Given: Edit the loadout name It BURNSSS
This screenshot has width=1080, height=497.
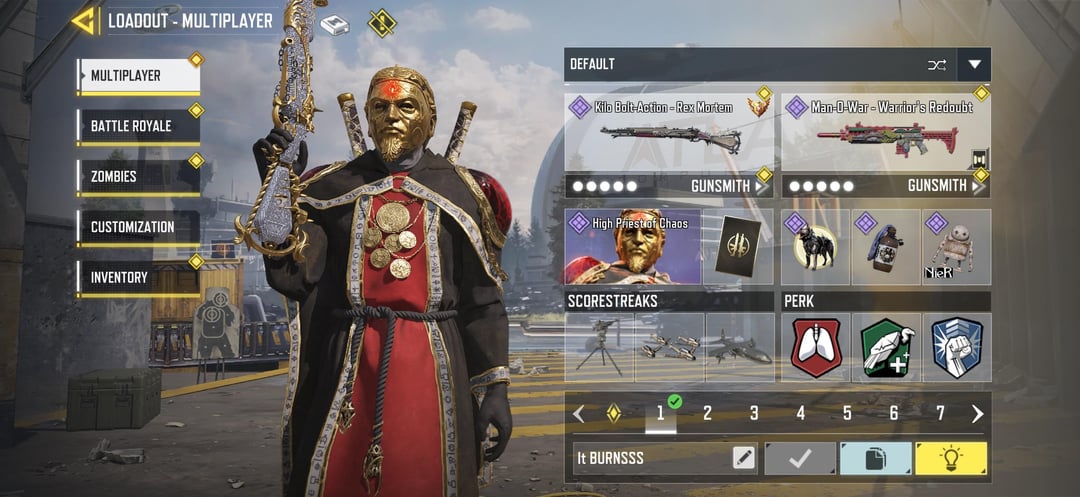Looking at the screenshot, I should (x=743, y=458).
